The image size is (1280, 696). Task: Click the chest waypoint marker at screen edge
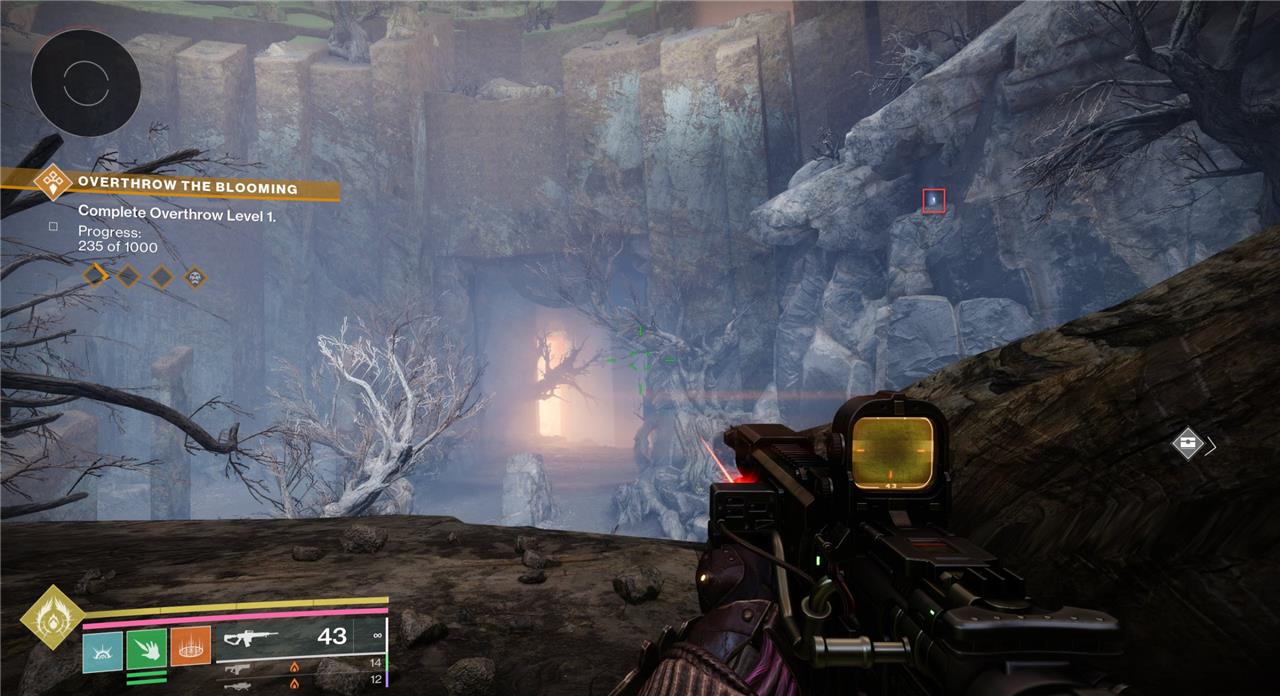[x=1187, y=444]
